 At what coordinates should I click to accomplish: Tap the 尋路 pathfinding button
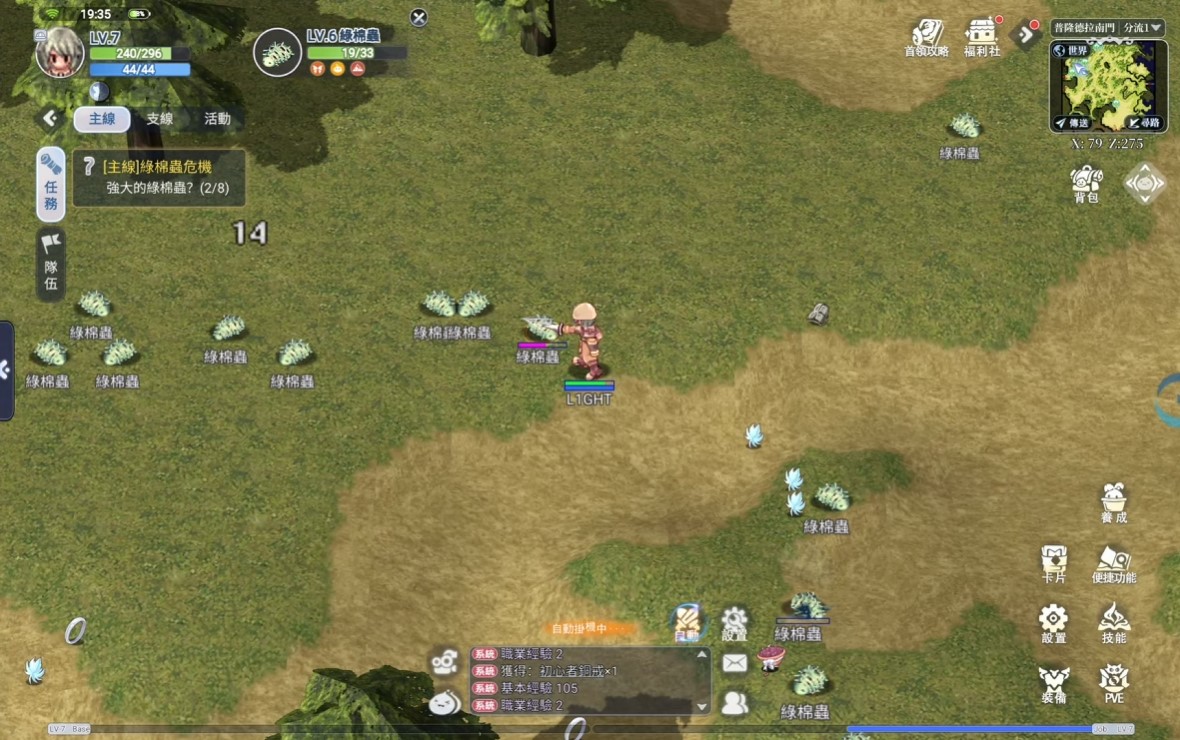point(1144,122)
